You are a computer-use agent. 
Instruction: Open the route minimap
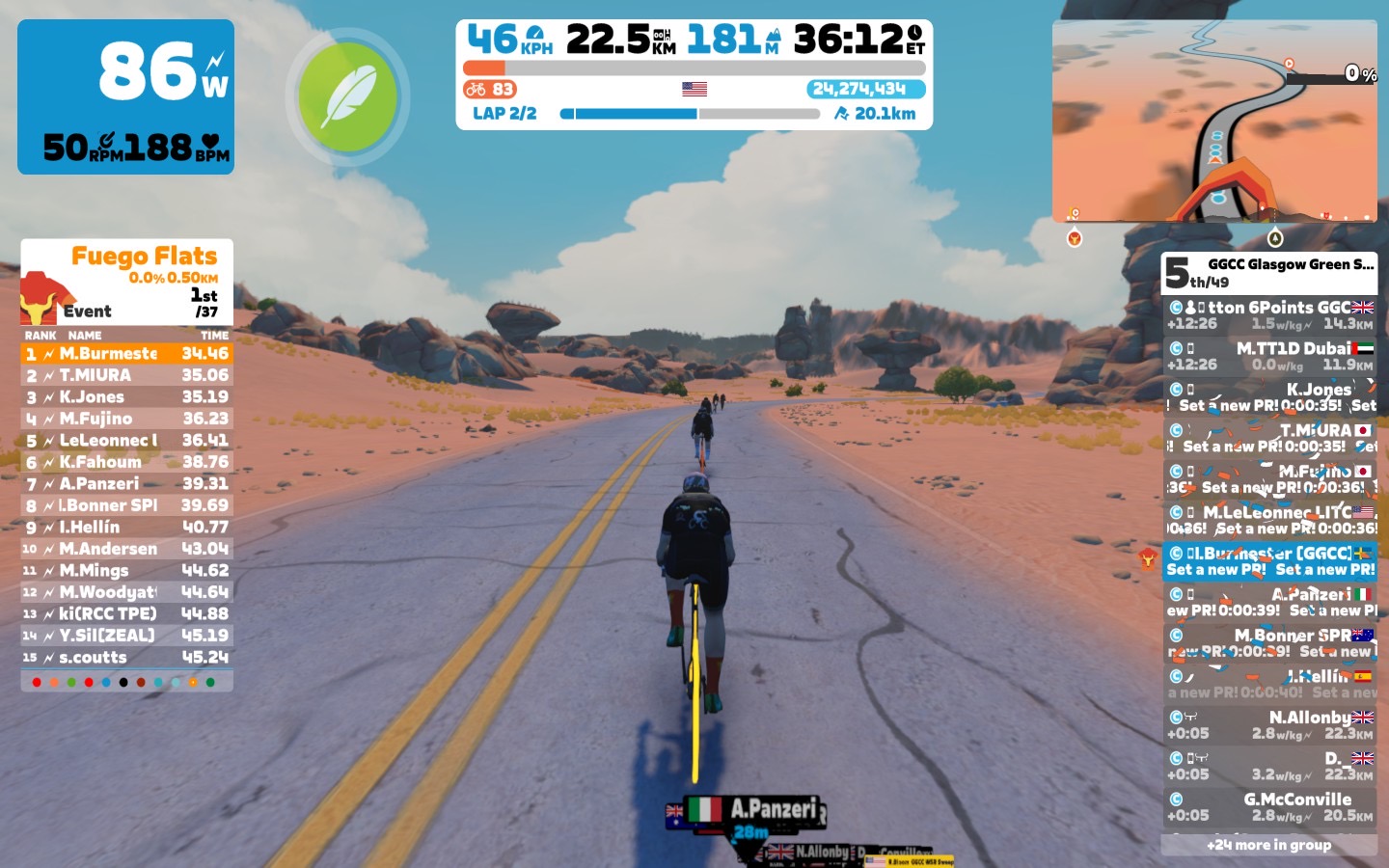(x=1214, y=122)
